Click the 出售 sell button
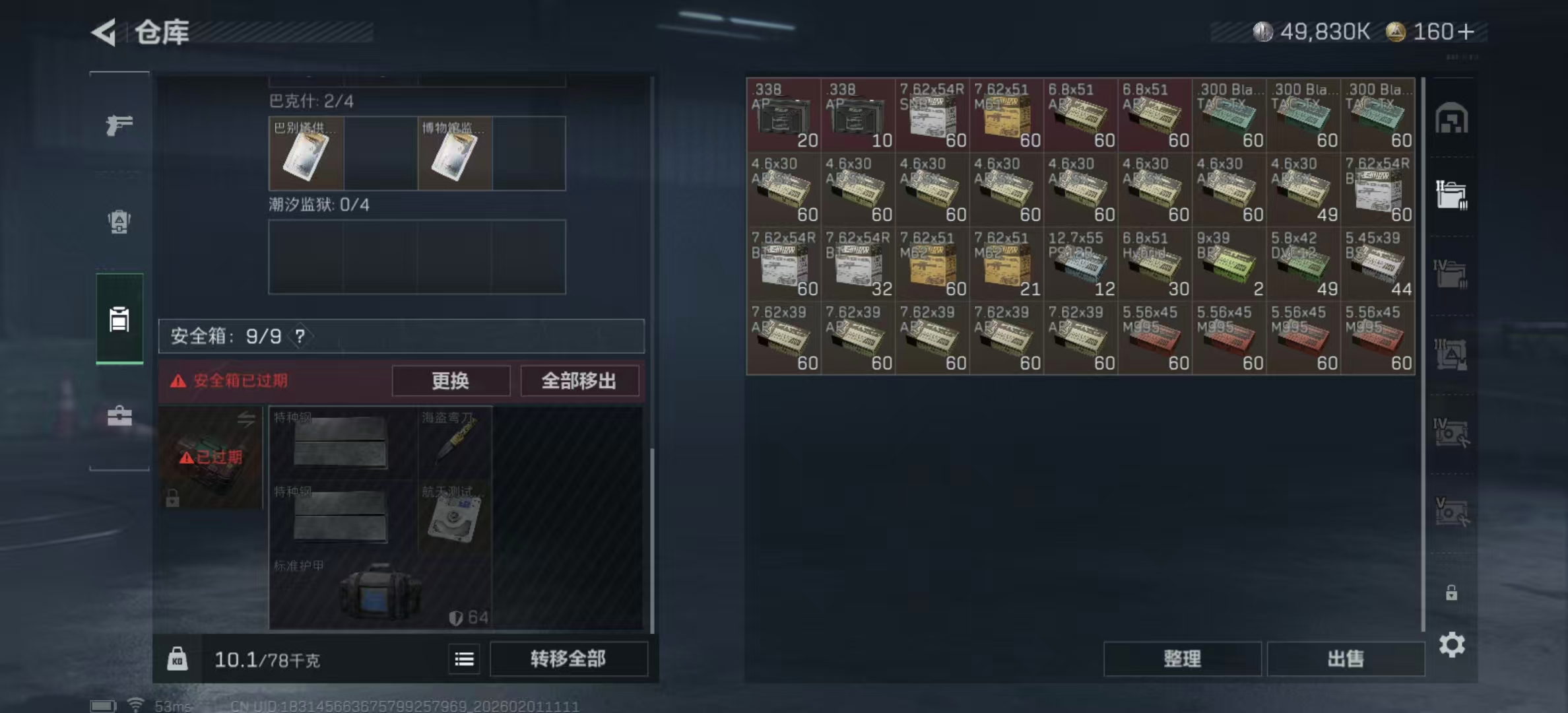The width and height of the screenshot is (1568, 713). [x=1346, y=659]
